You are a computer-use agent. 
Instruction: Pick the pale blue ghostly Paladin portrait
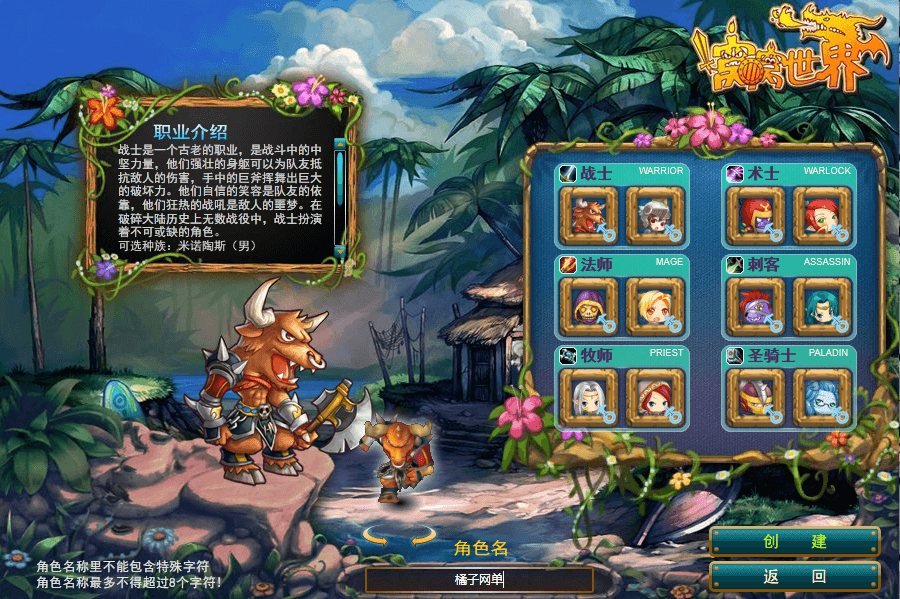(821, 397)
